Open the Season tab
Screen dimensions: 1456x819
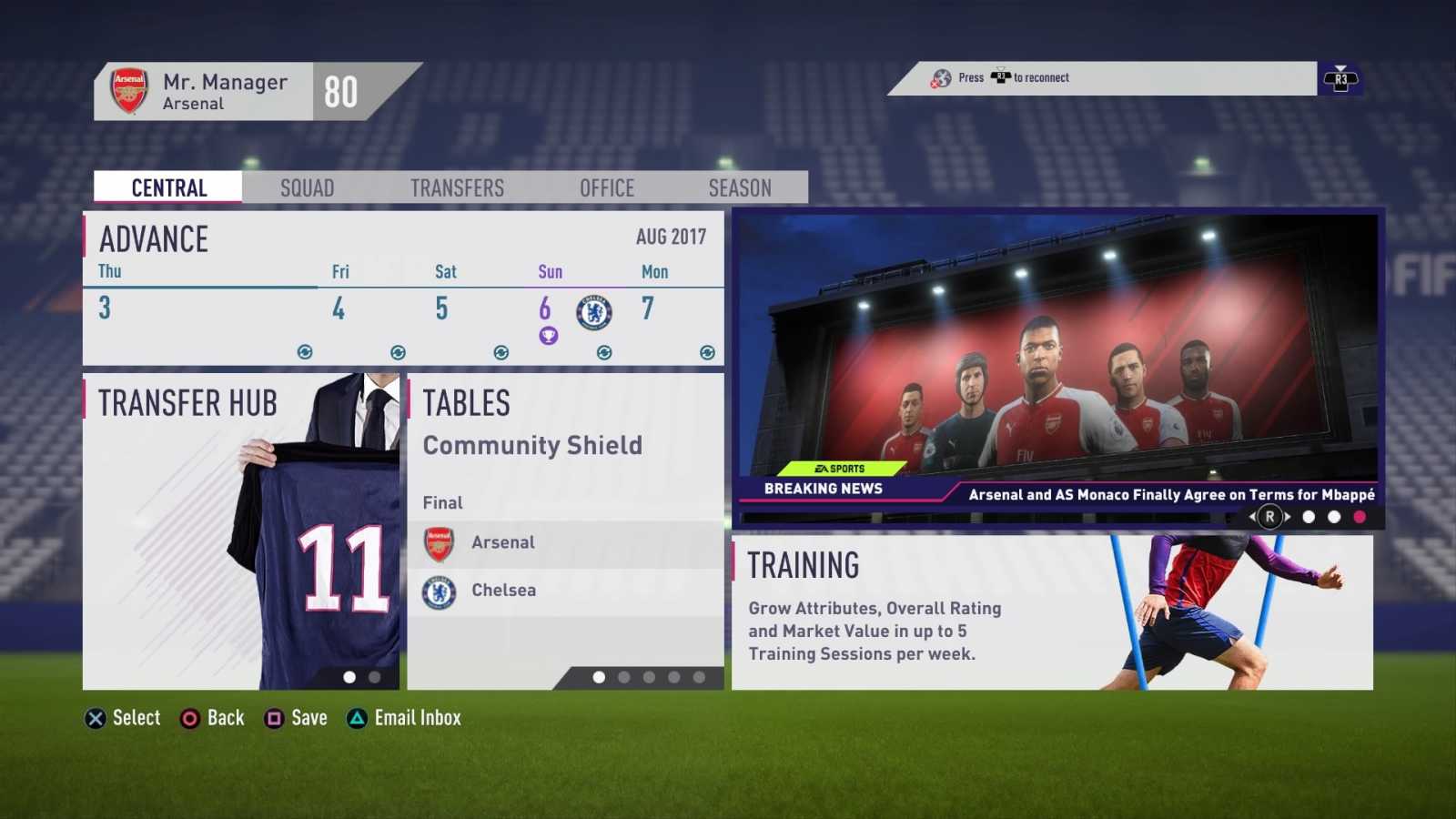(x=741, y=187)
